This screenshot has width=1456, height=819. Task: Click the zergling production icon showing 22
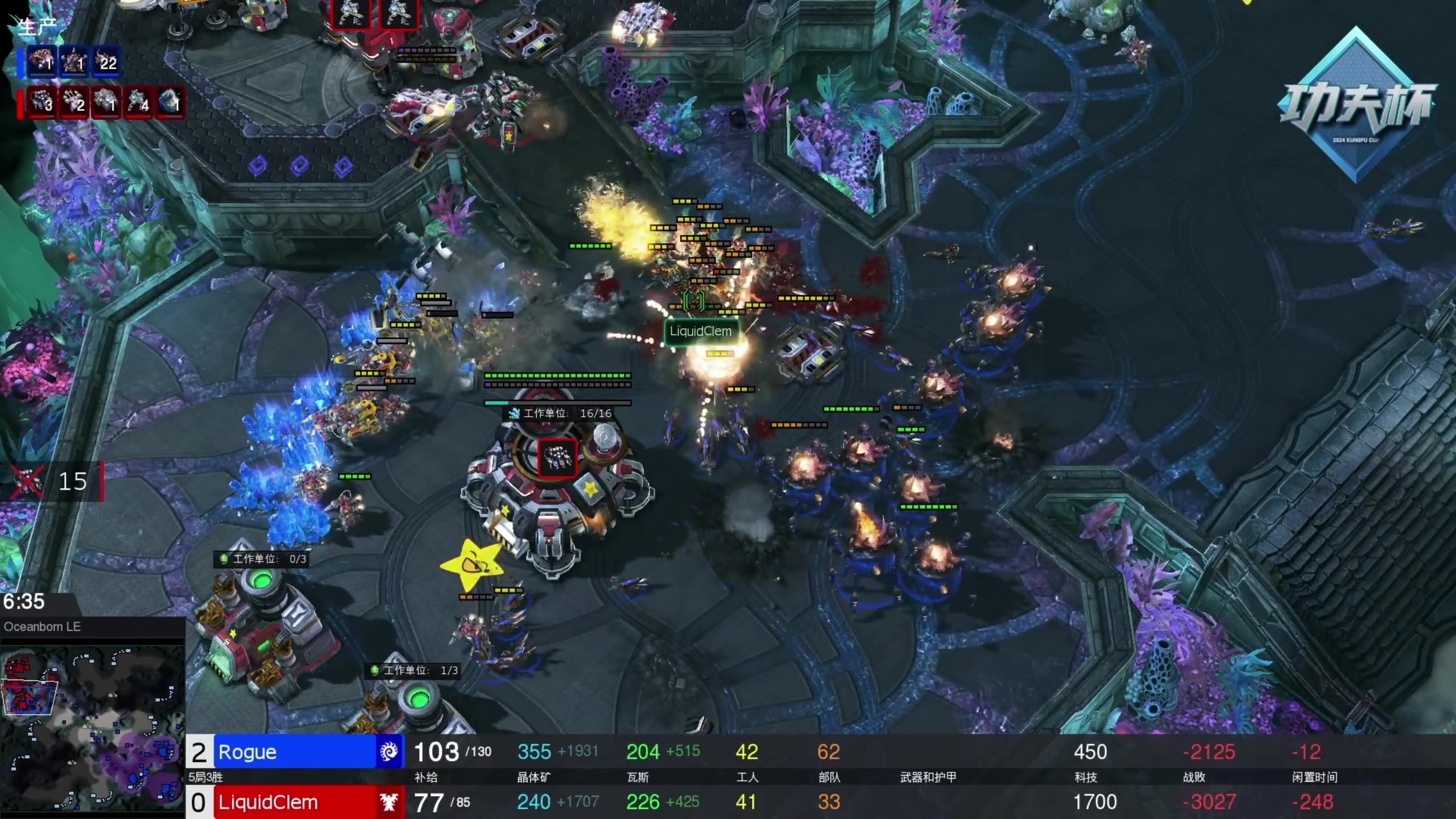click(x=106, y=61)
